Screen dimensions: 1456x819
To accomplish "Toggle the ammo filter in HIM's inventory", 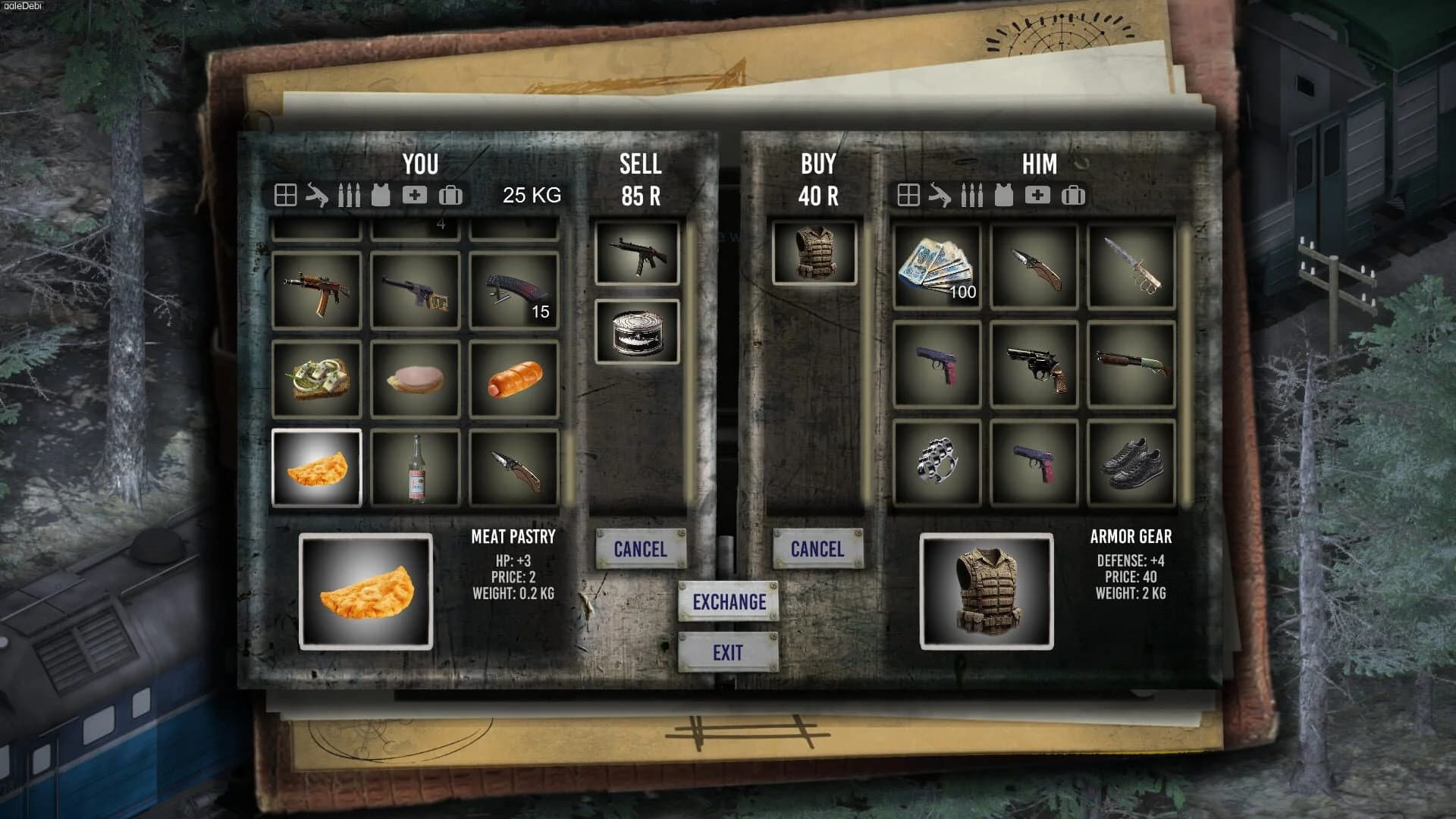I will tap(971, 196).
